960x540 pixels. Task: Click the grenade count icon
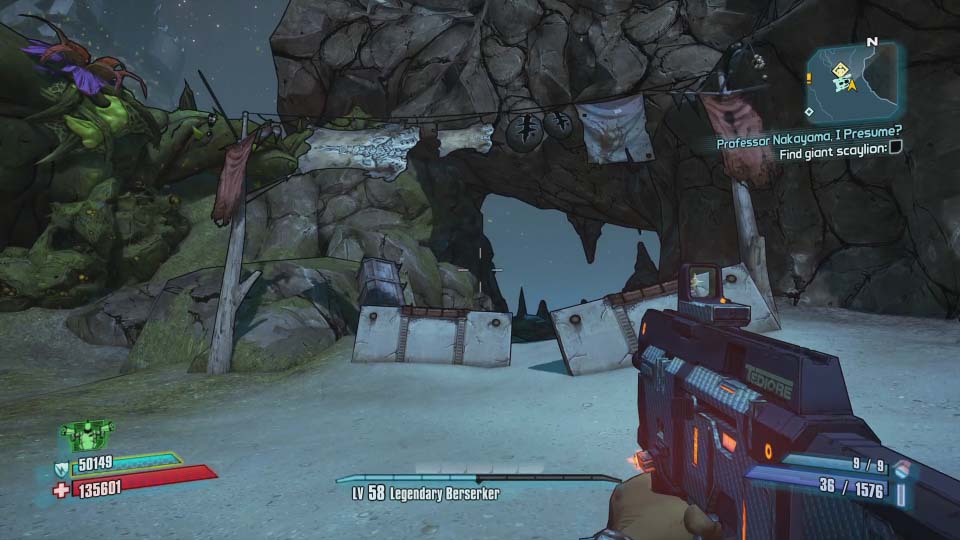tap(904, 466)
